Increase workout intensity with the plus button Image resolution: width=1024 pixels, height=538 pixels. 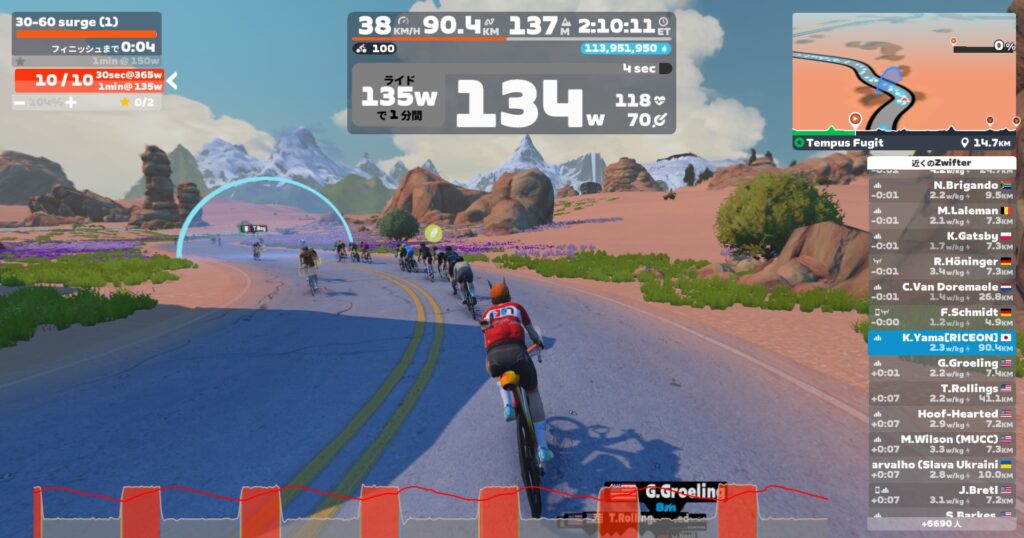70,102
